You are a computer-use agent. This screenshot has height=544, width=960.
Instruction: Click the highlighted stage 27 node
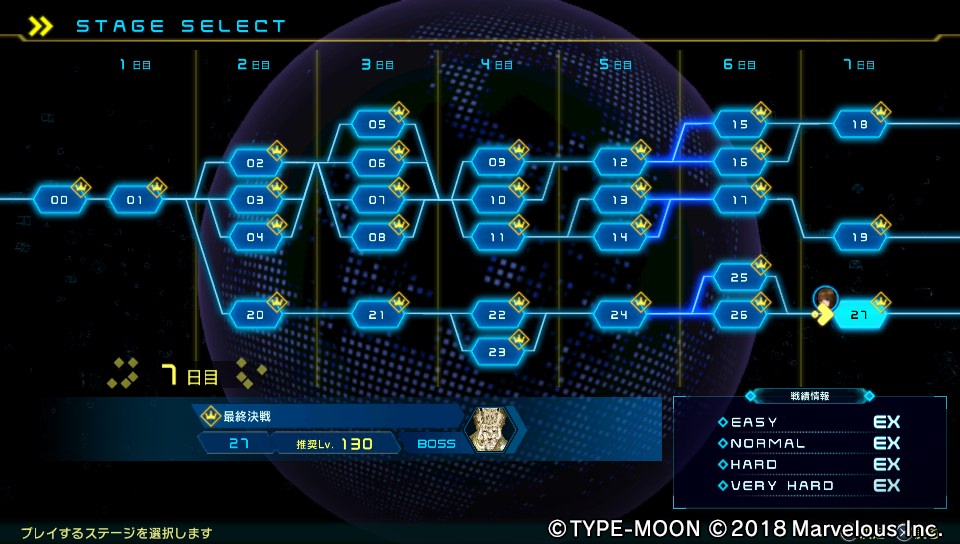859,315
